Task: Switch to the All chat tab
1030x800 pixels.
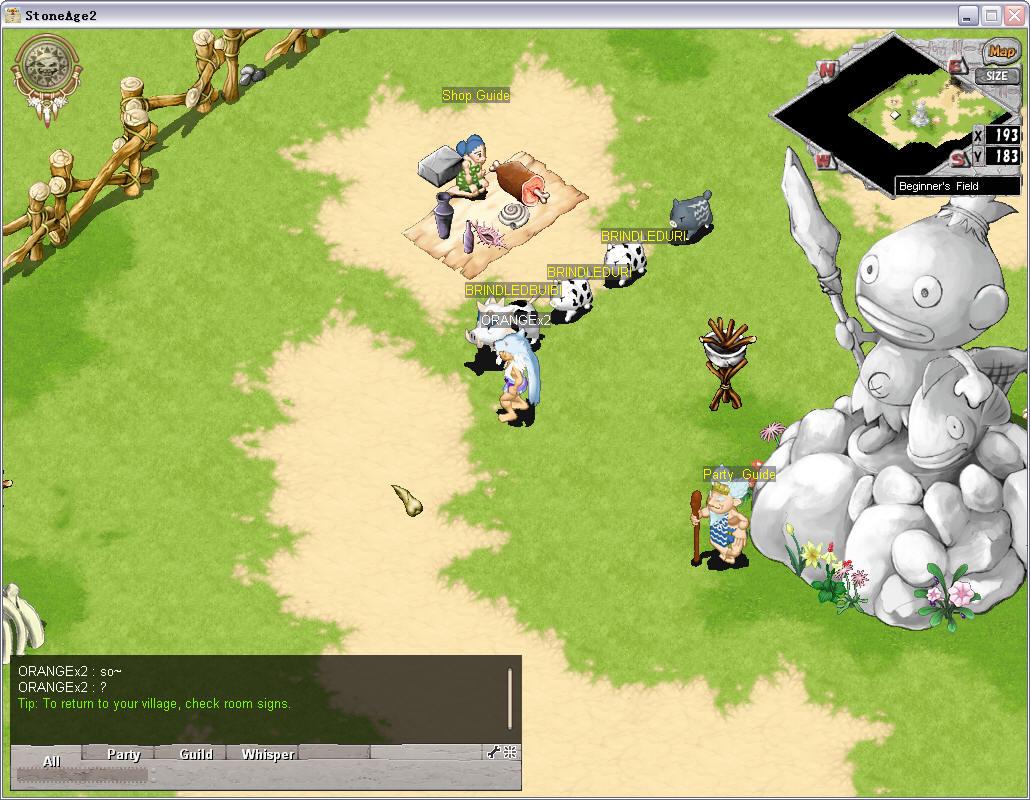Action: (51, 760)
